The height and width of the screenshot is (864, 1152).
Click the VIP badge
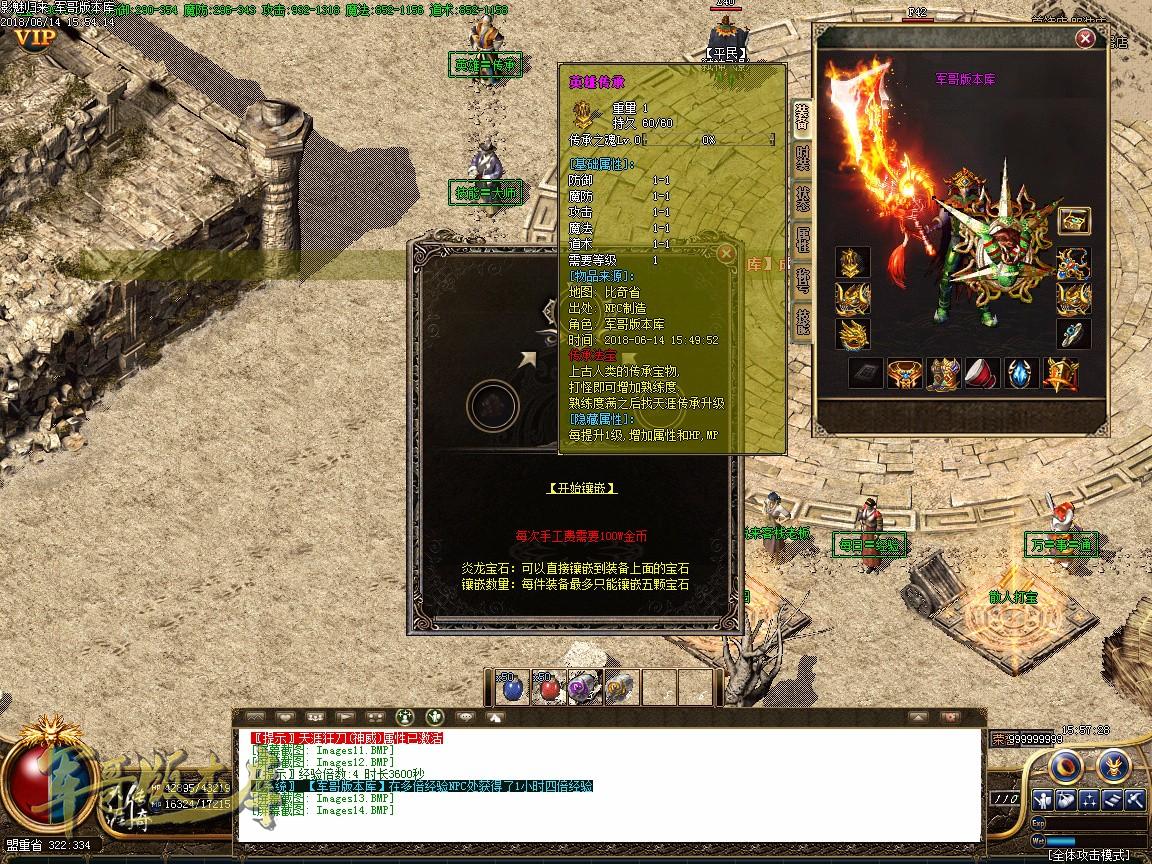point(35,38)
